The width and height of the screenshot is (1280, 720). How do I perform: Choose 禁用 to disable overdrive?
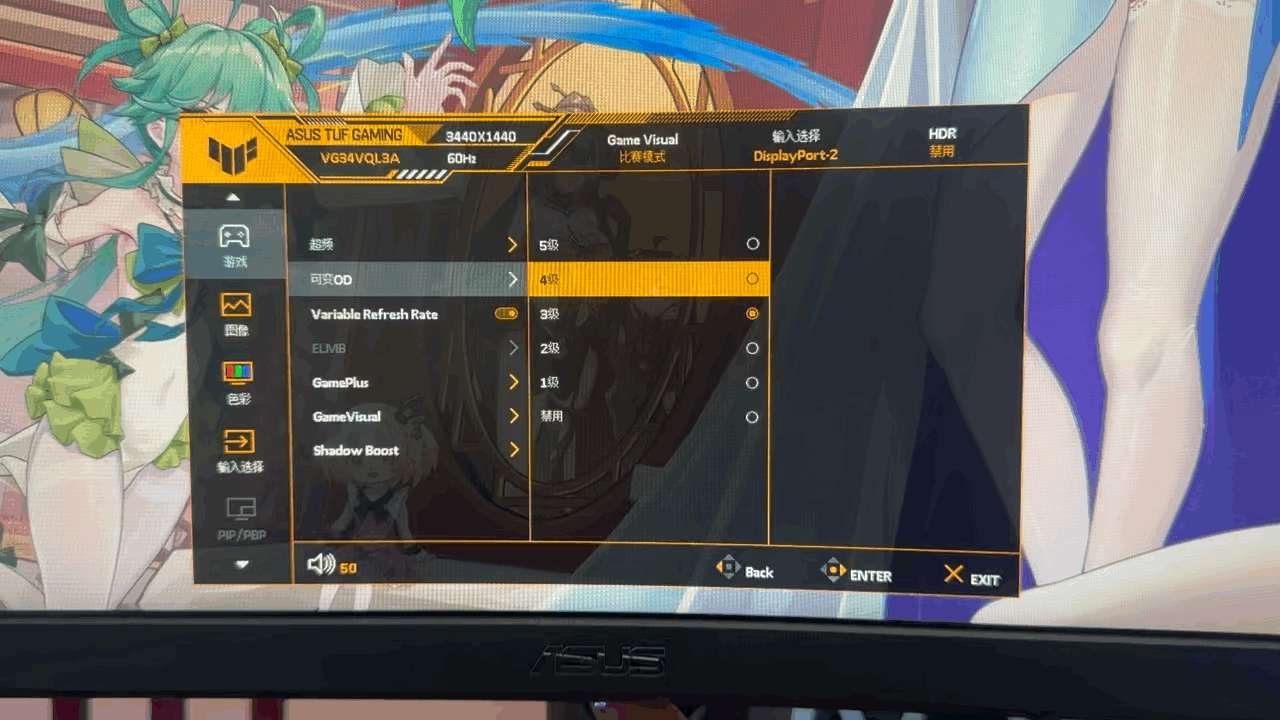coord(650,417)
